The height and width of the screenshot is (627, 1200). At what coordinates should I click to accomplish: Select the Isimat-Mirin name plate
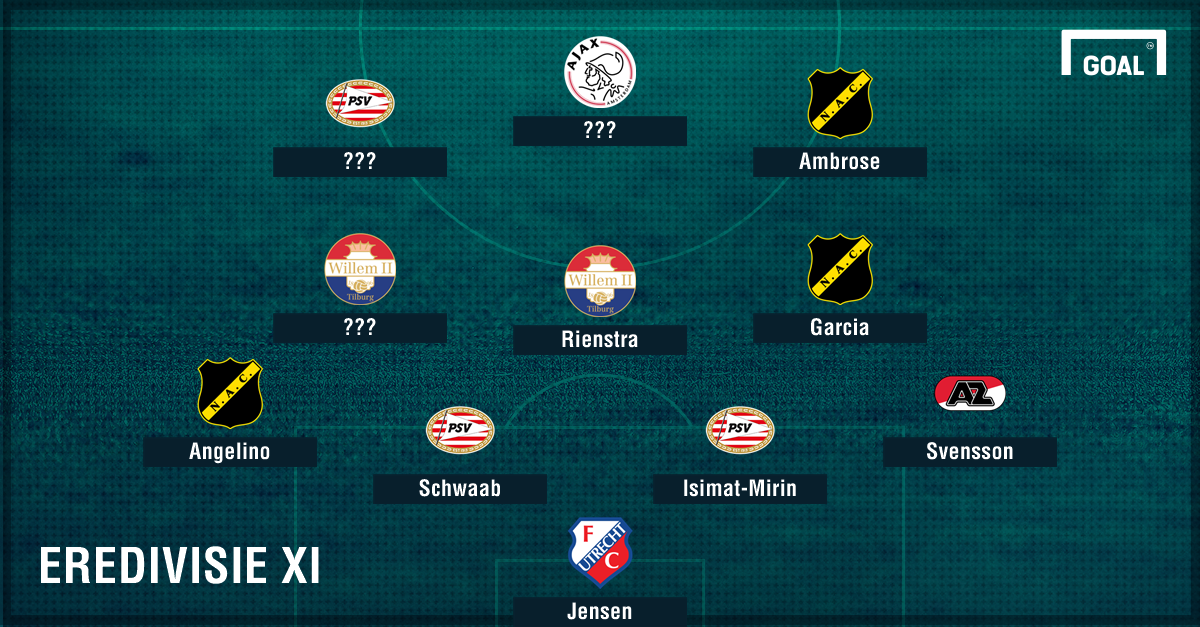[x=739, y=489]
